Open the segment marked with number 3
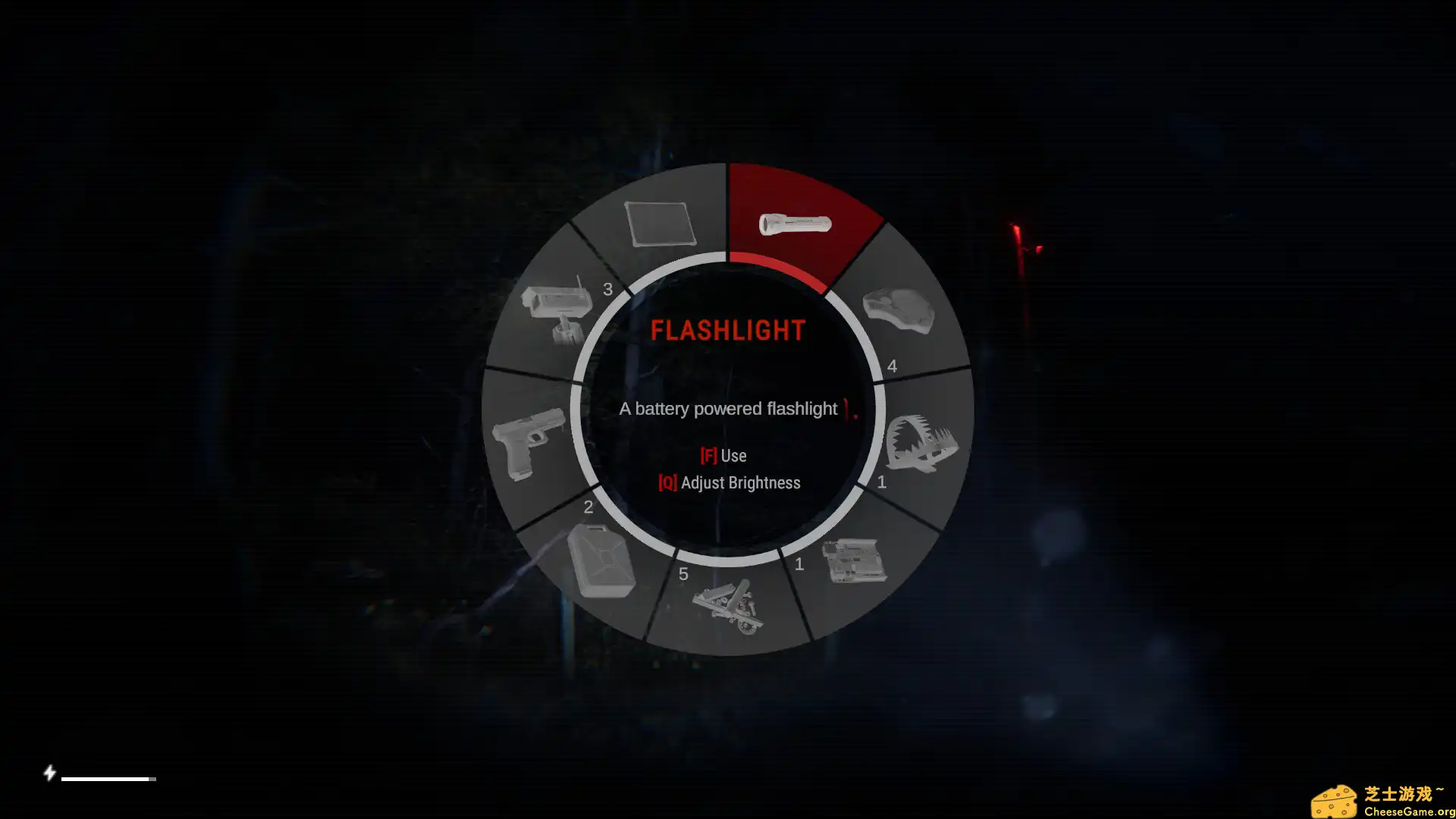Screen dimensions: 1456x819 pyautogui.click(x=607, y=289)
